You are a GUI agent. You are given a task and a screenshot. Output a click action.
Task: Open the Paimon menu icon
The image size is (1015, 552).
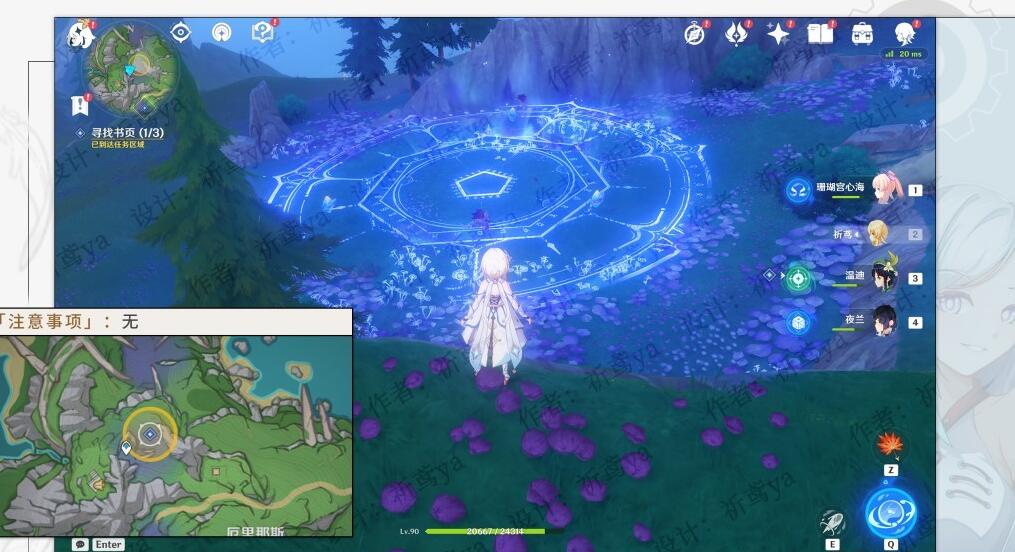click(x=79, y=36)
